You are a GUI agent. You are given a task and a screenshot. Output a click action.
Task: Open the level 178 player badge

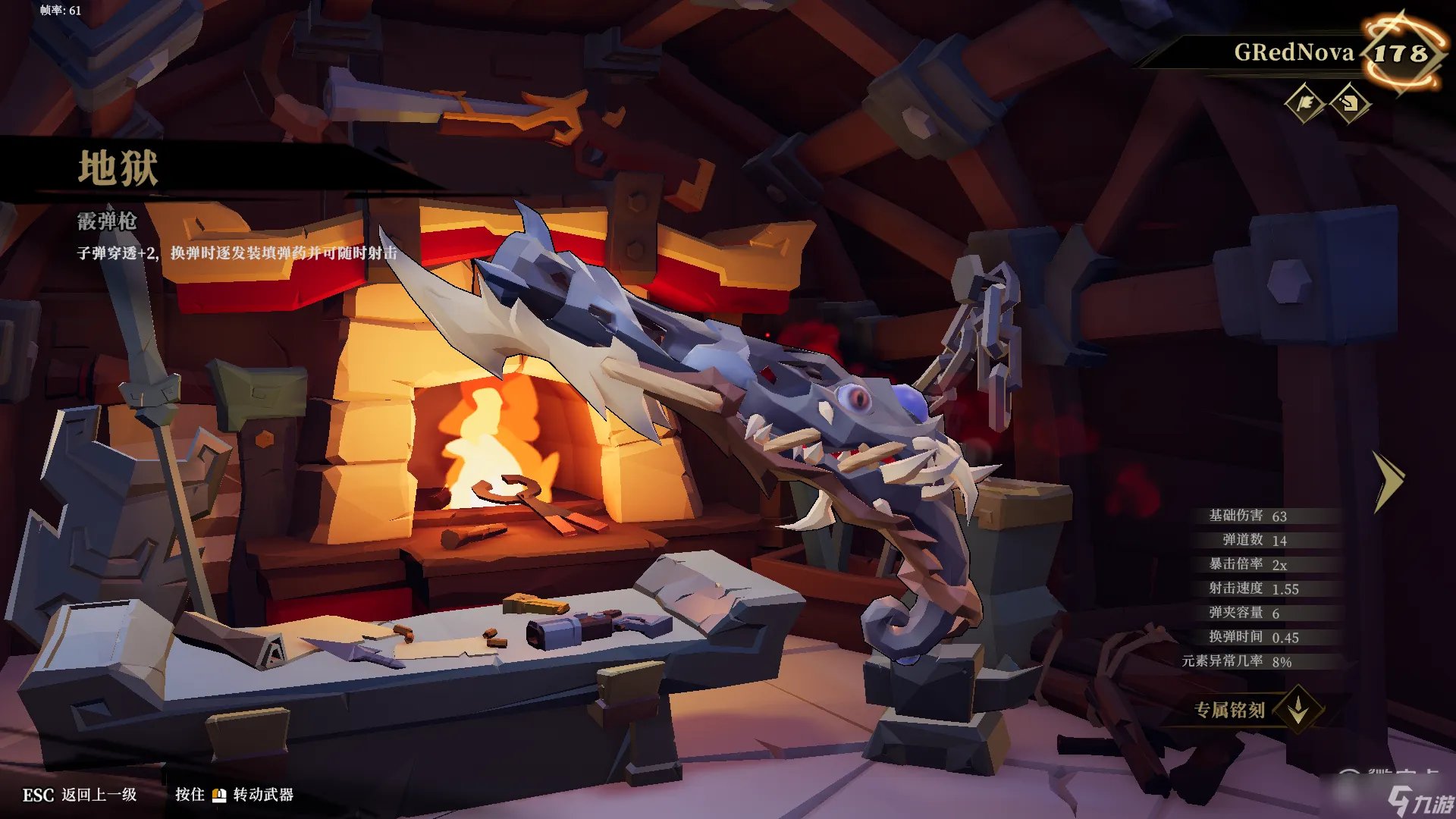(1401, 52)
